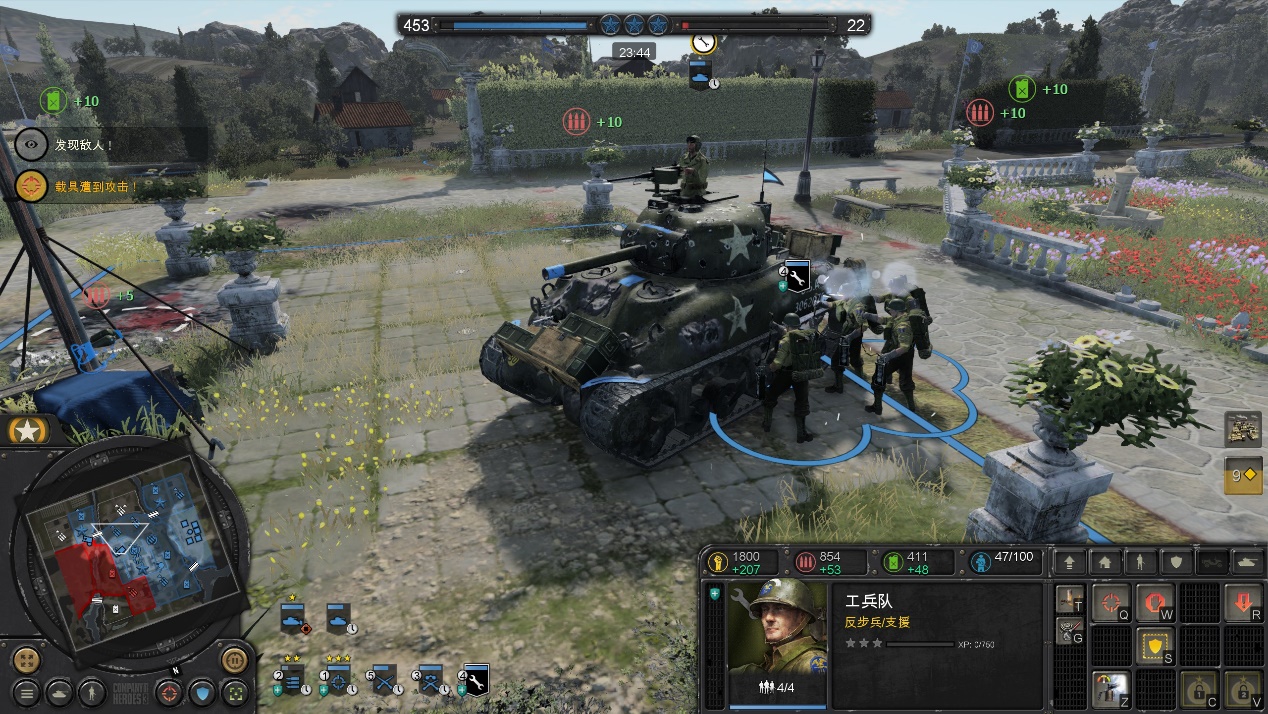Activate the red stop-hand command, hotkey W
This screenshot has width=1268, height=714.
1155,603
